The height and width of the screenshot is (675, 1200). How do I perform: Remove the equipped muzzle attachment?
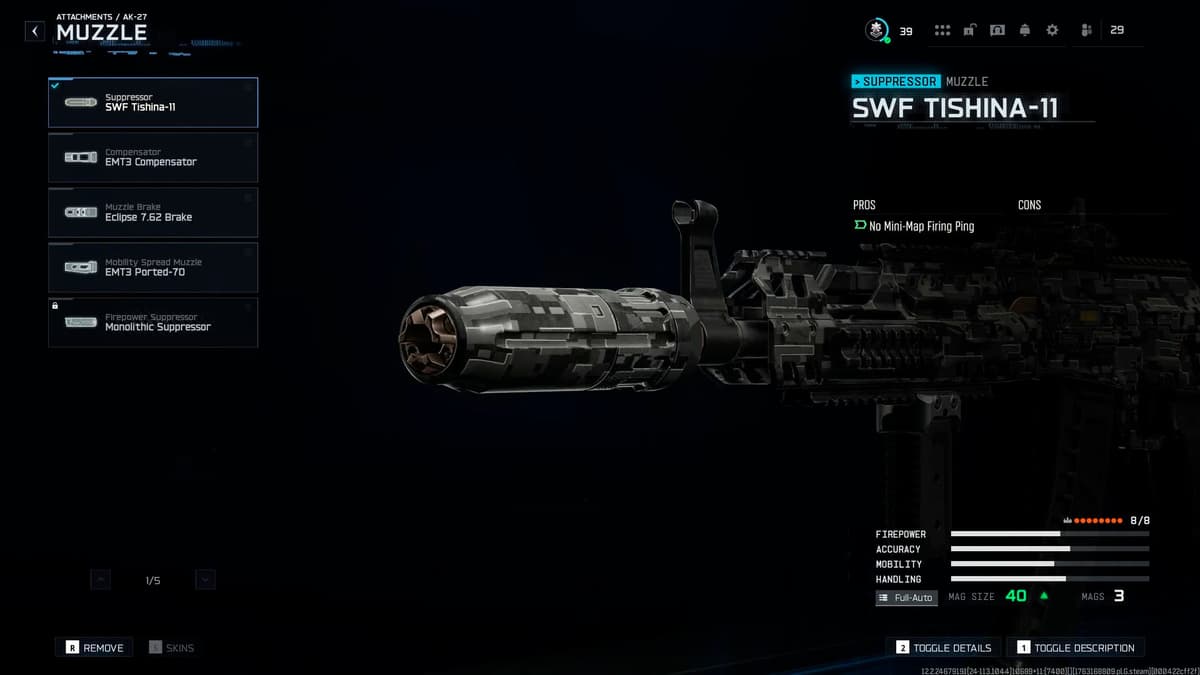coord(94,648)
